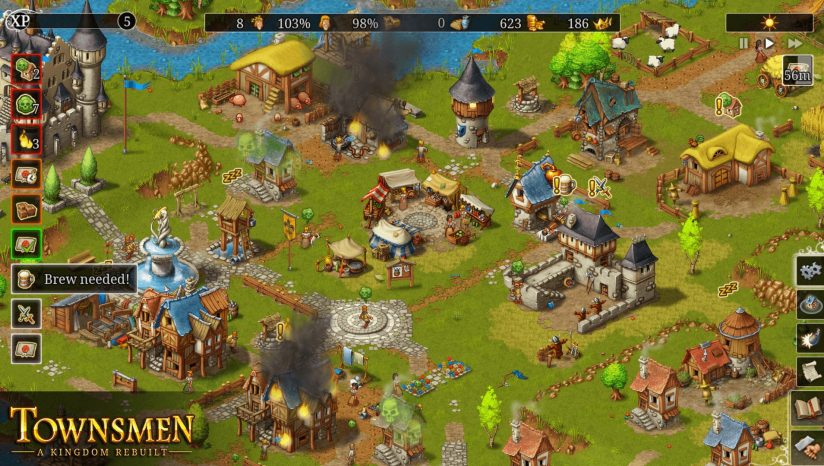The height and width of the screenshot is (466, 824).
Task: Select the parchment scroll button
Action: [809, 372]
